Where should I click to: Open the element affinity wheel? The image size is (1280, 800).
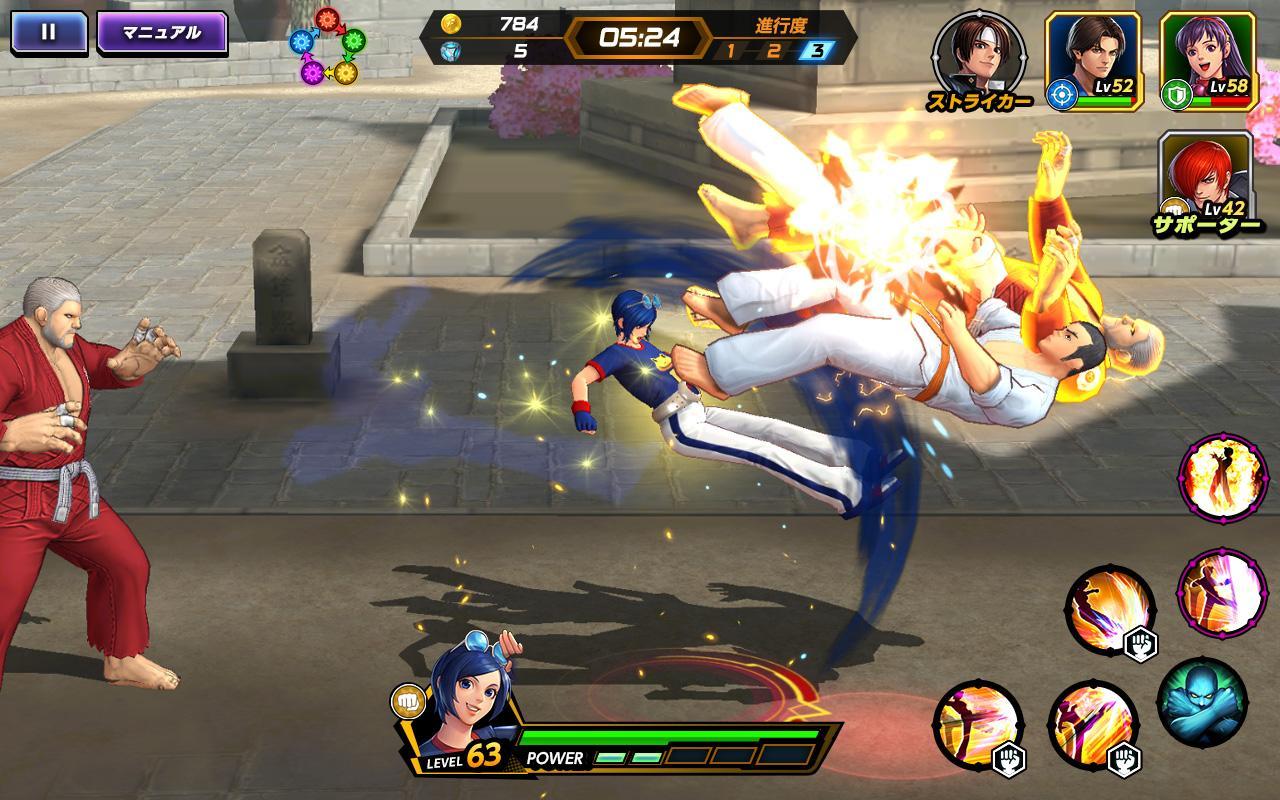[328, 46]
